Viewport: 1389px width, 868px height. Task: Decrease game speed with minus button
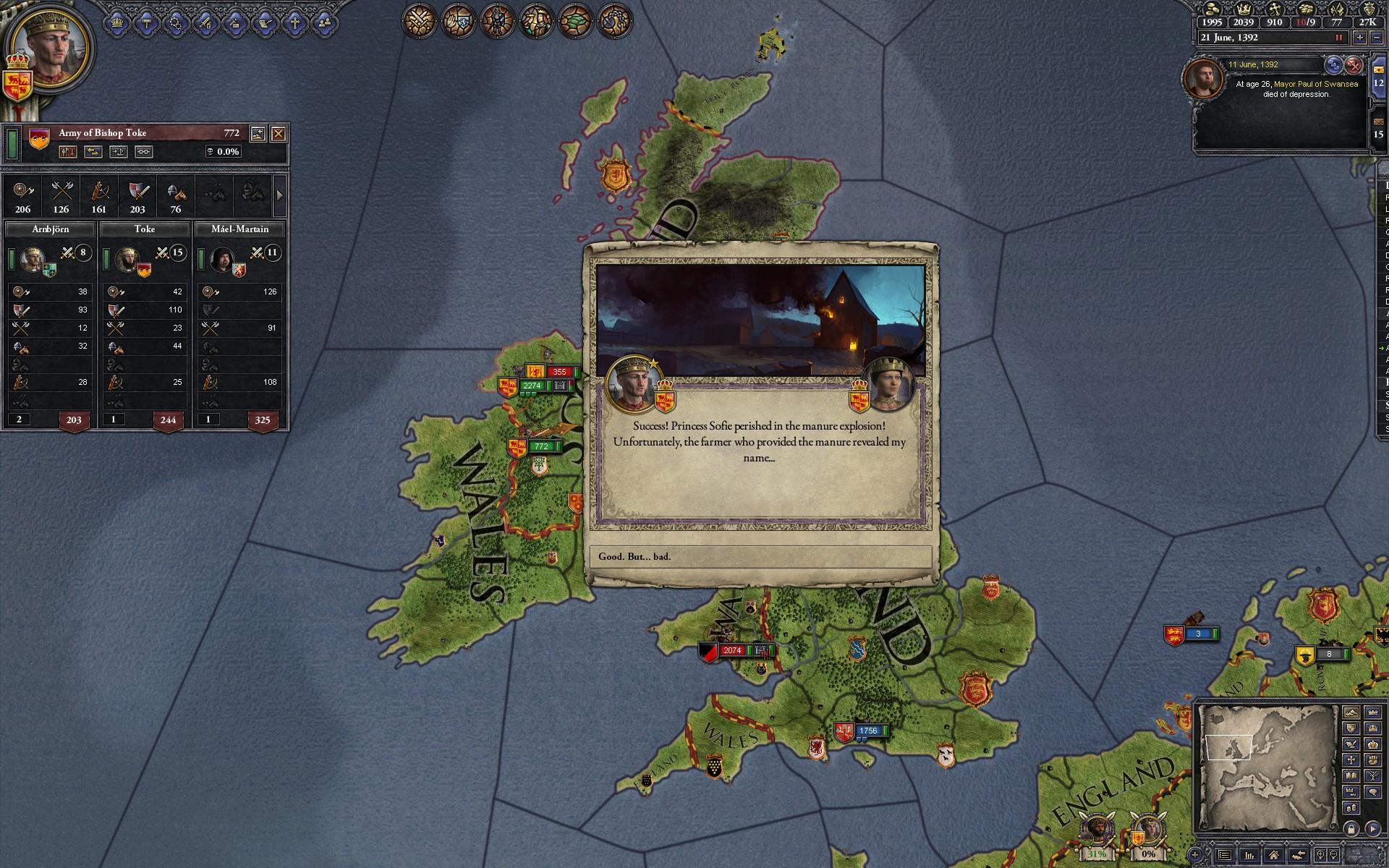click(1377, 38)
